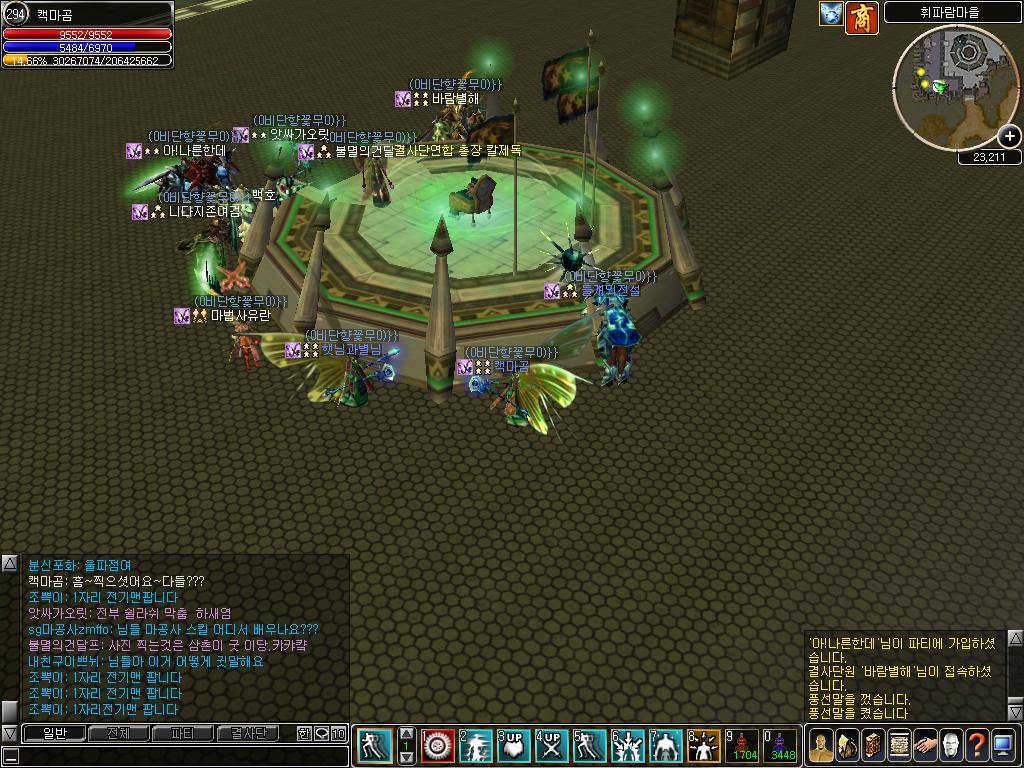Open the 파티 chat tab

tap(183, 734)
